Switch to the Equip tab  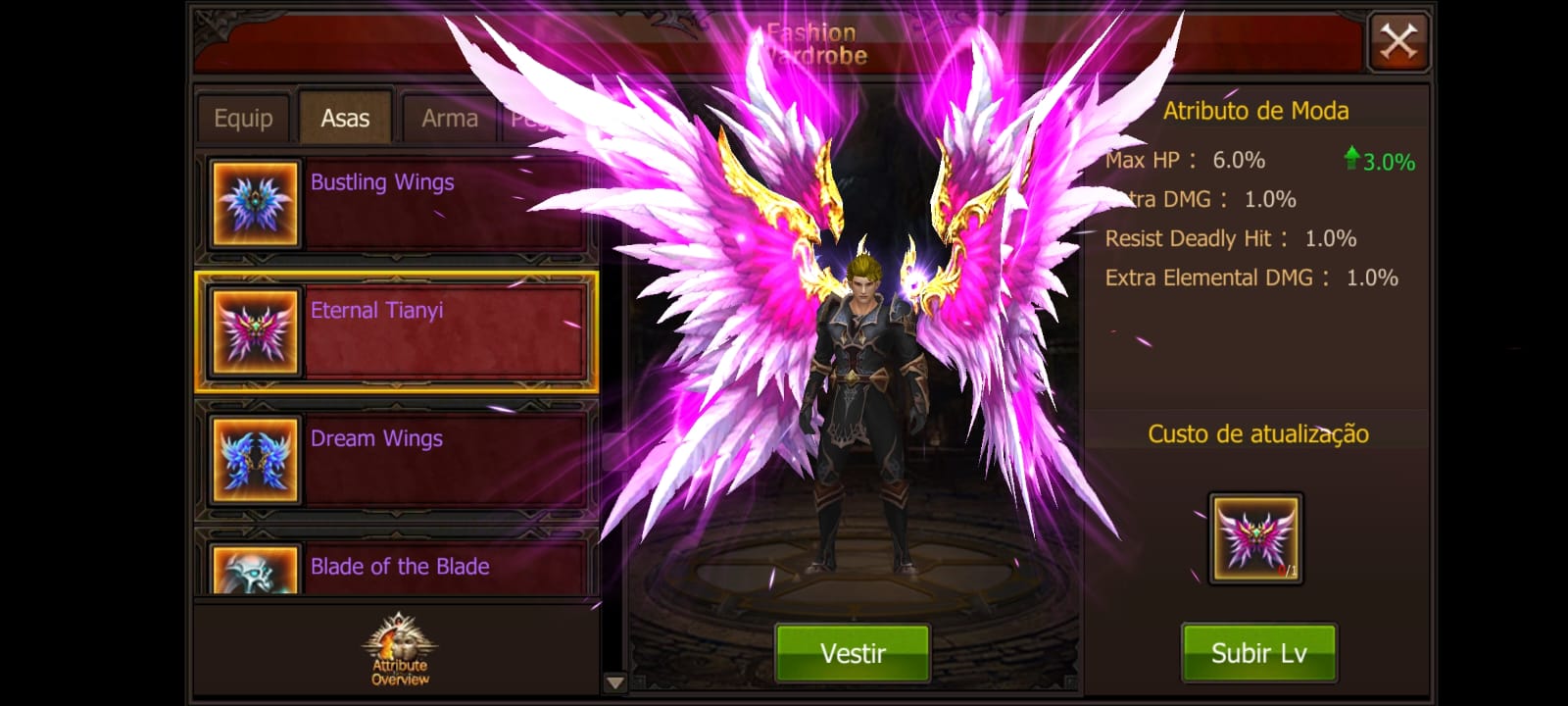point(243,119)
